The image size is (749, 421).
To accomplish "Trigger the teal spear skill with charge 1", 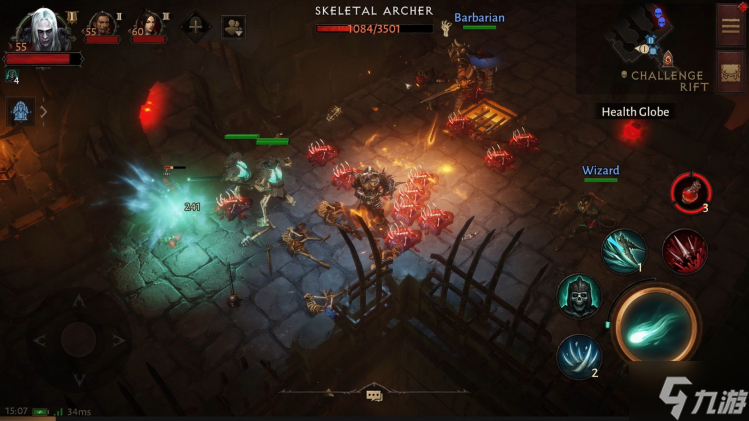I will click(624, 251).
